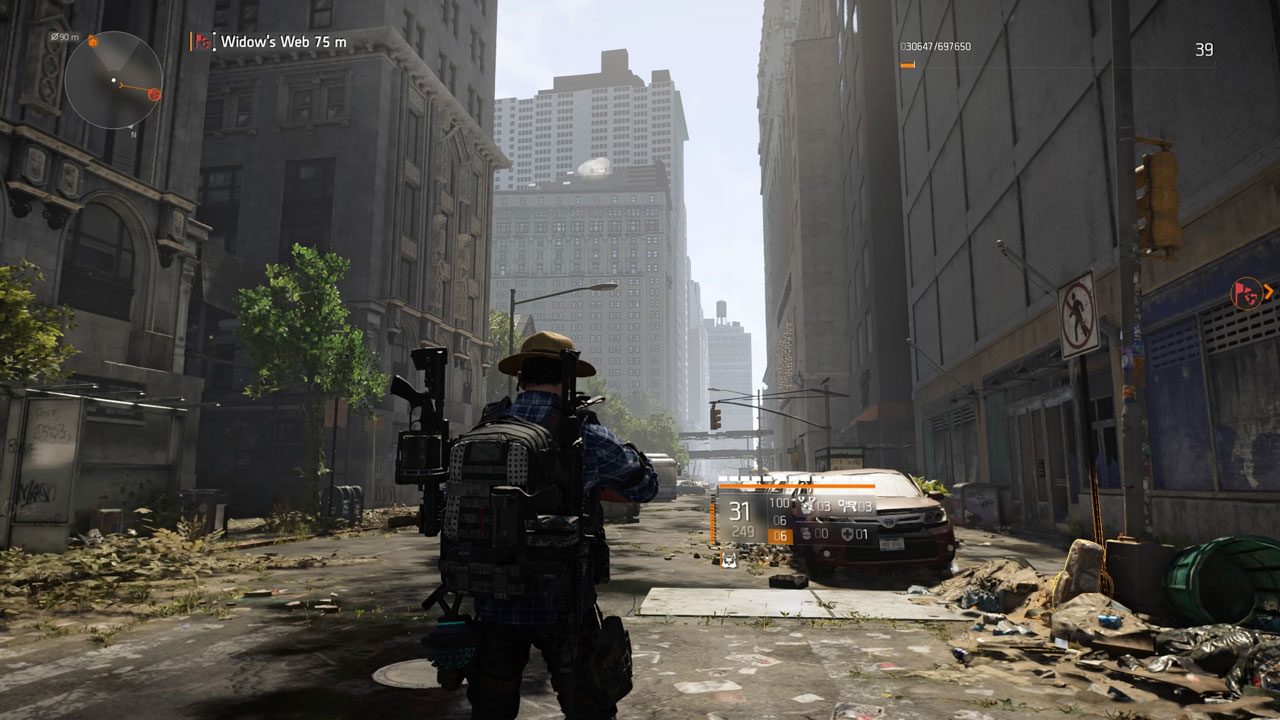Toggle the red waypoint marker on the minimap
This screenshot has height=720, width=1280.
154,94
